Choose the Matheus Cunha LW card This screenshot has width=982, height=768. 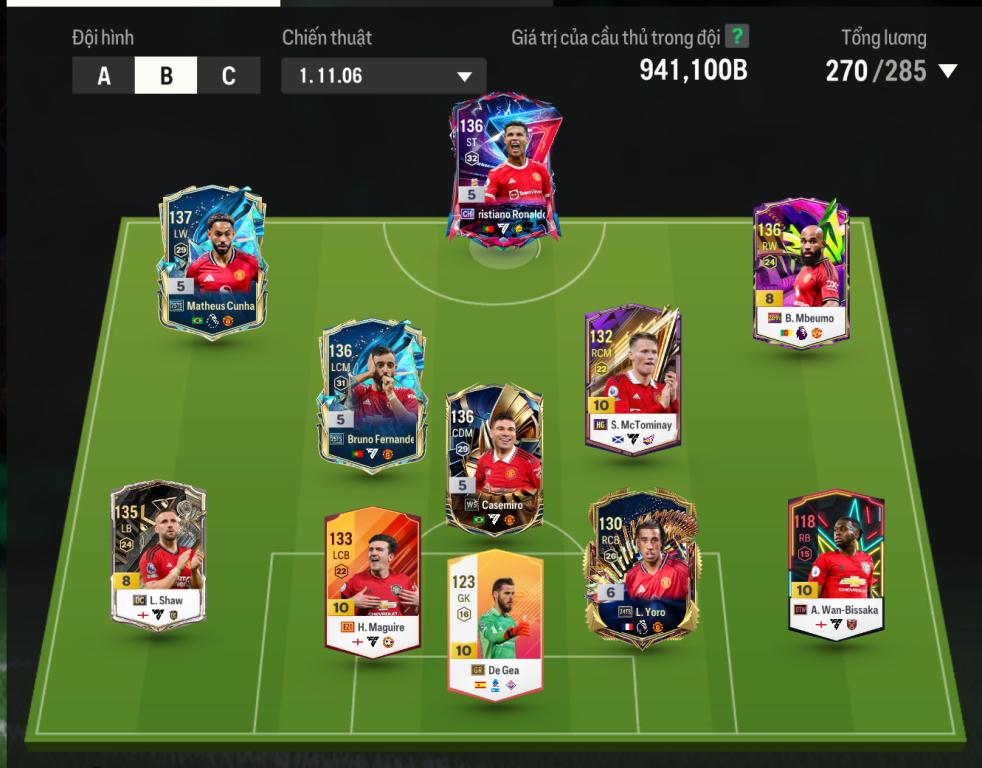tap(212, 260)
